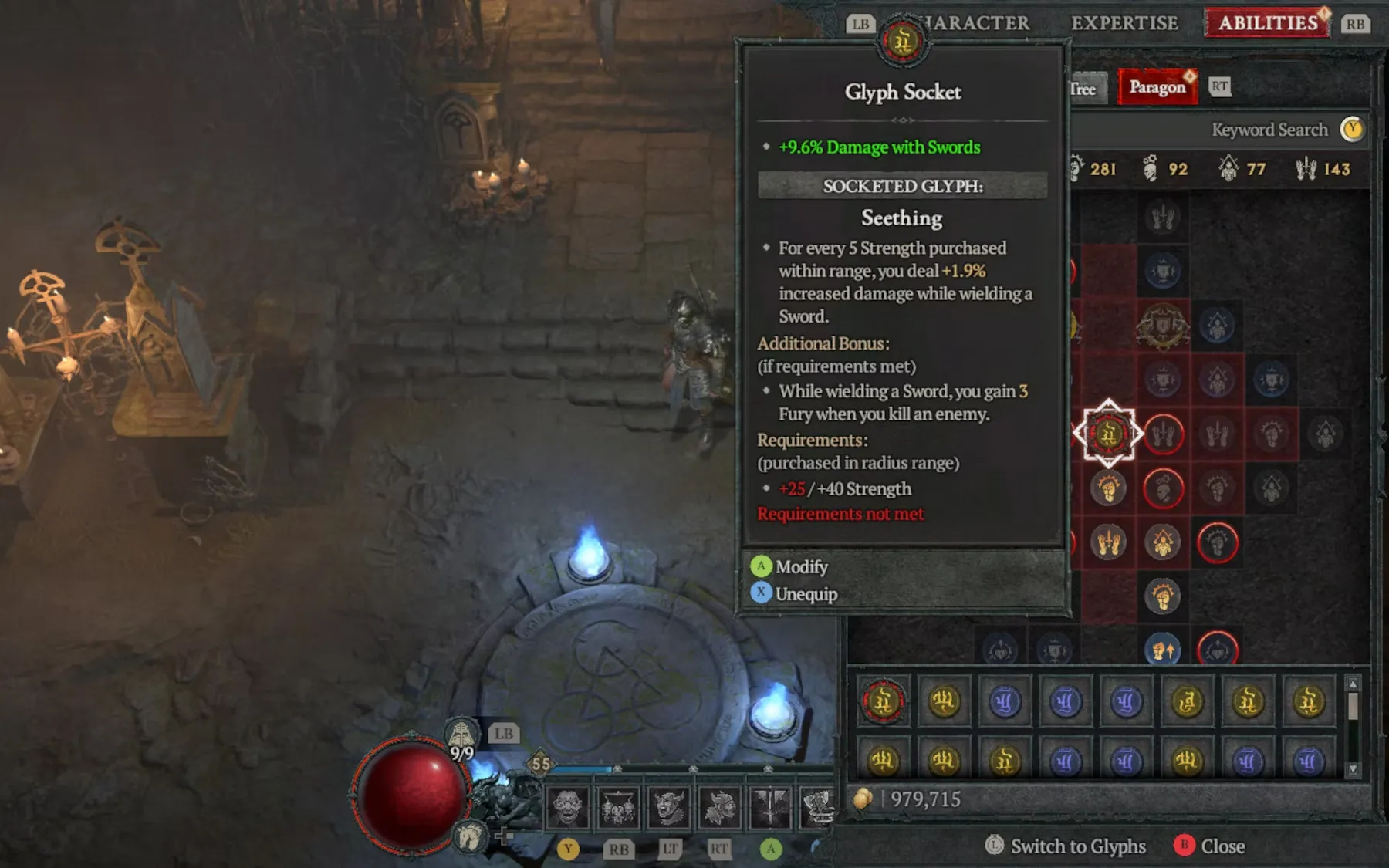
Task: Select the Paragon sub-tab
Action: coord(1157,87)
